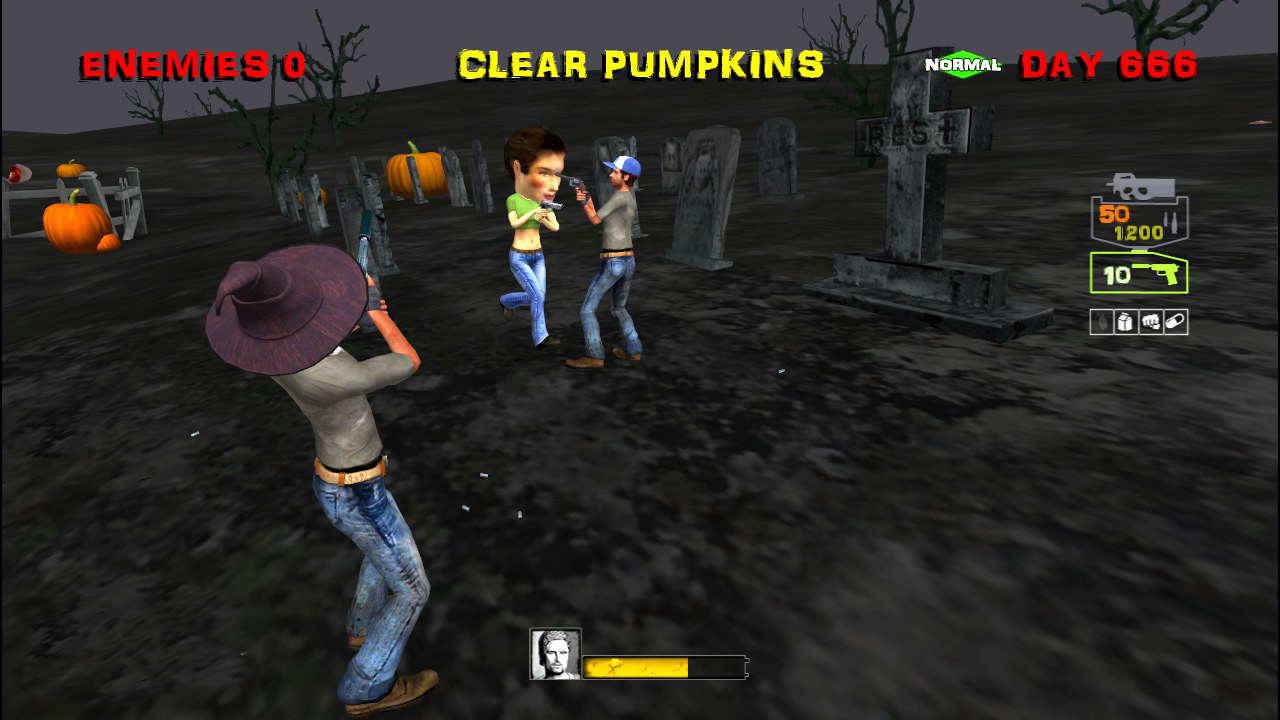The image size is (1280, 720).
Task: Select the milk carton item icon
Action: tap(1124, 321)
